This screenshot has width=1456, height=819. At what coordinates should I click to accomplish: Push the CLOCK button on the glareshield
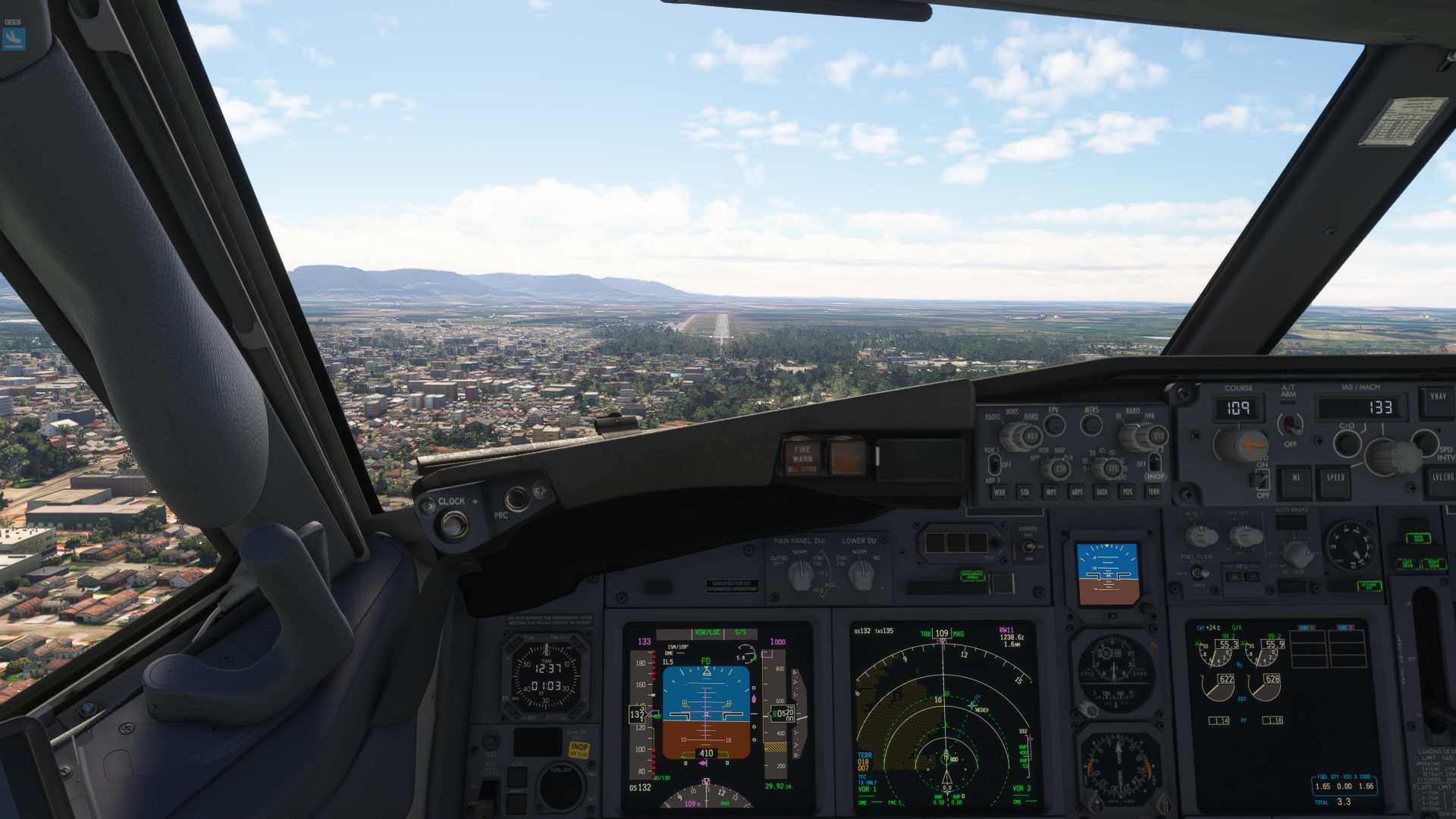point(454,524)
